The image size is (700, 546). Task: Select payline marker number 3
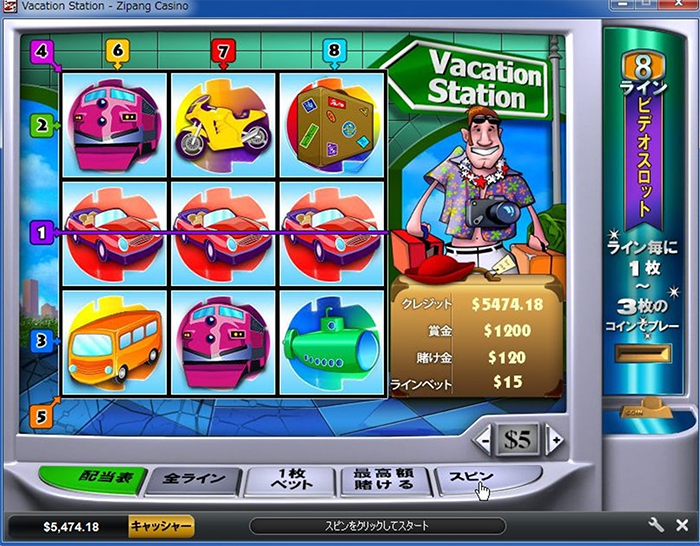[41, 341]
